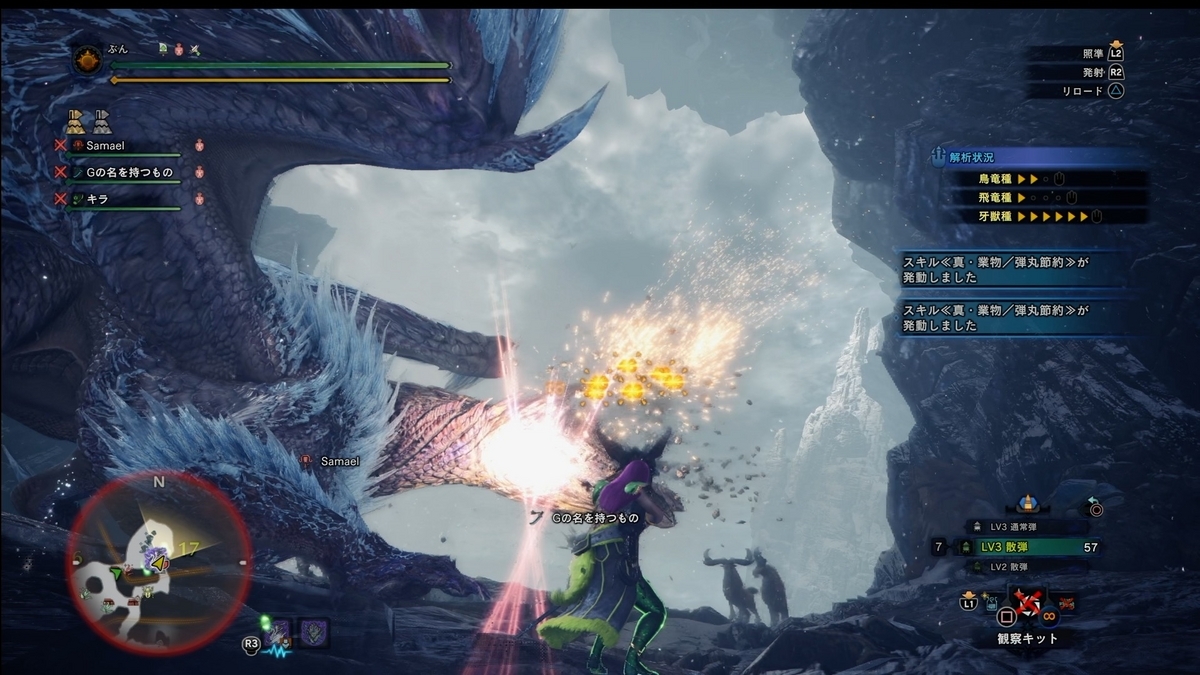
Task: Select the 観察キット item slot
Action: [x=1027, y=604]
